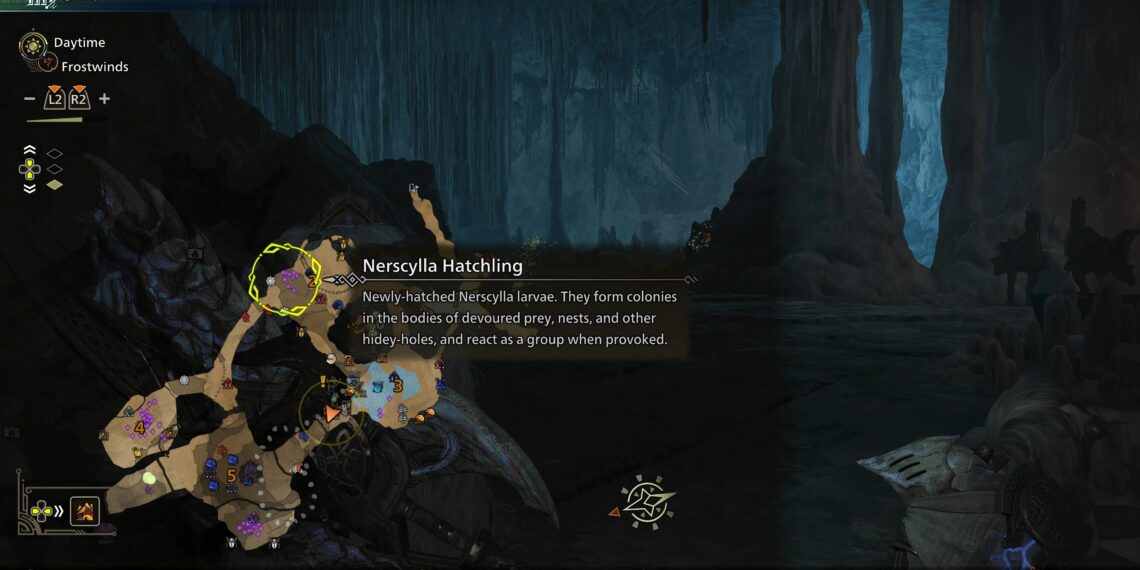Click the orange player arrow marker

pos(333,412)
